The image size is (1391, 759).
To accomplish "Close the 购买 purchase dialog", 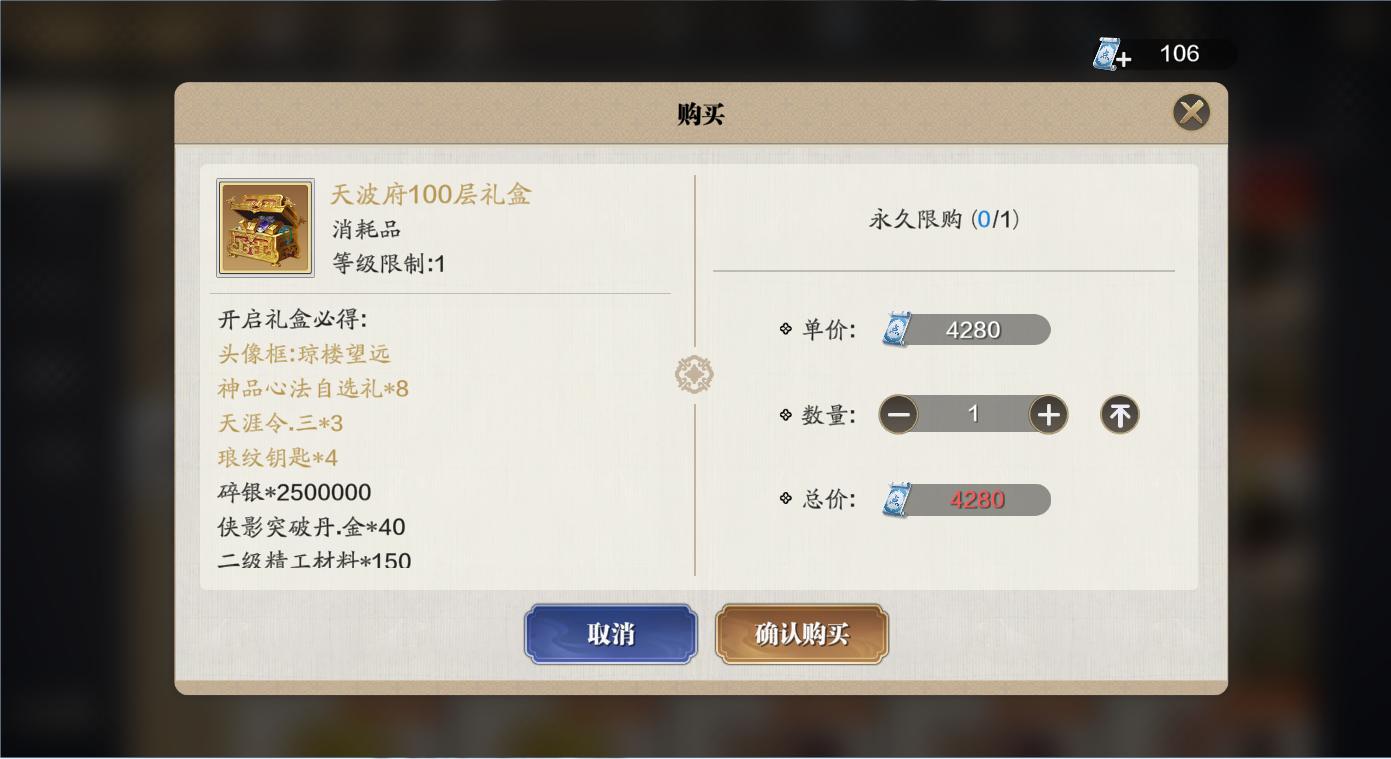I will 1190,112.
